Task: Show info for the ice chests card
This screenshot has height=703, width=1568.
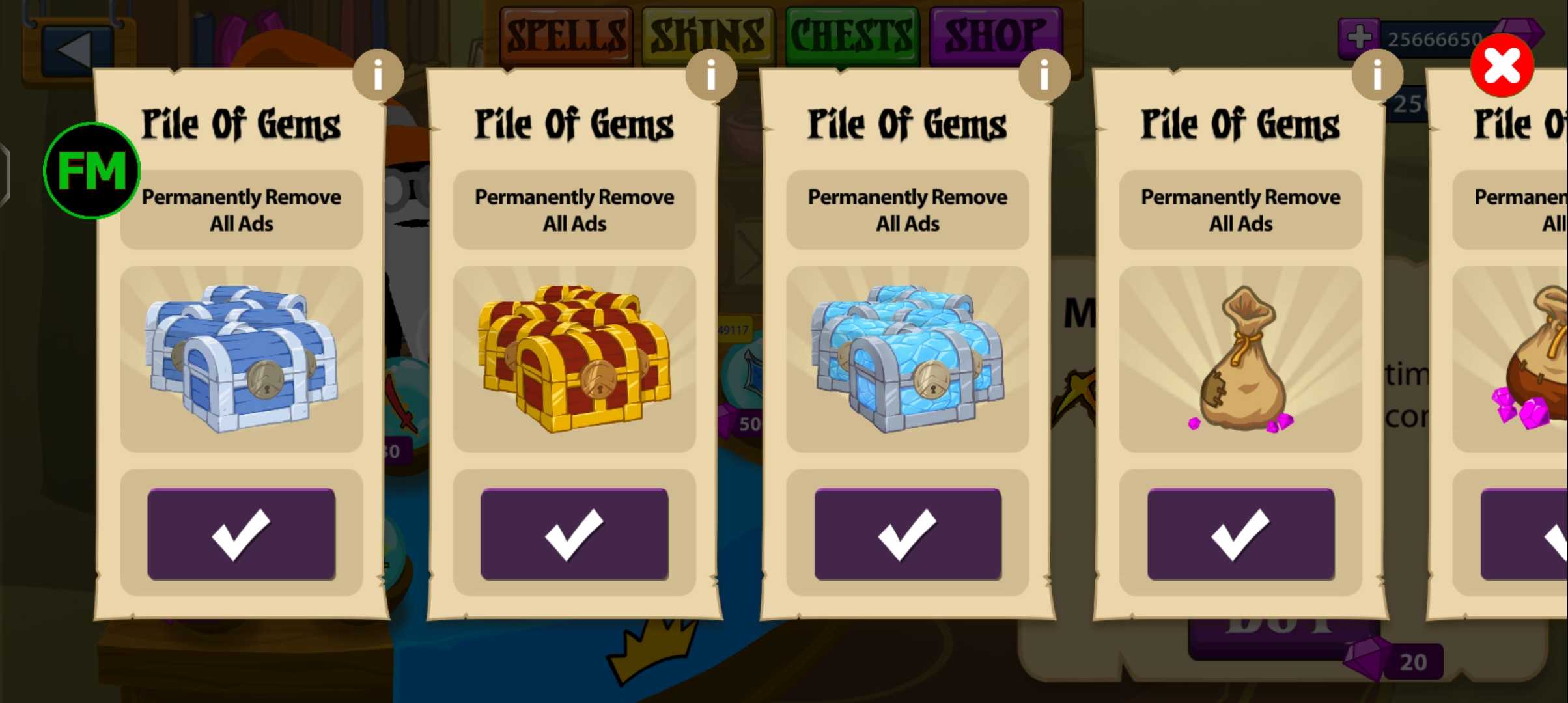Action: pyautogui.click(x=1044, y=76)
